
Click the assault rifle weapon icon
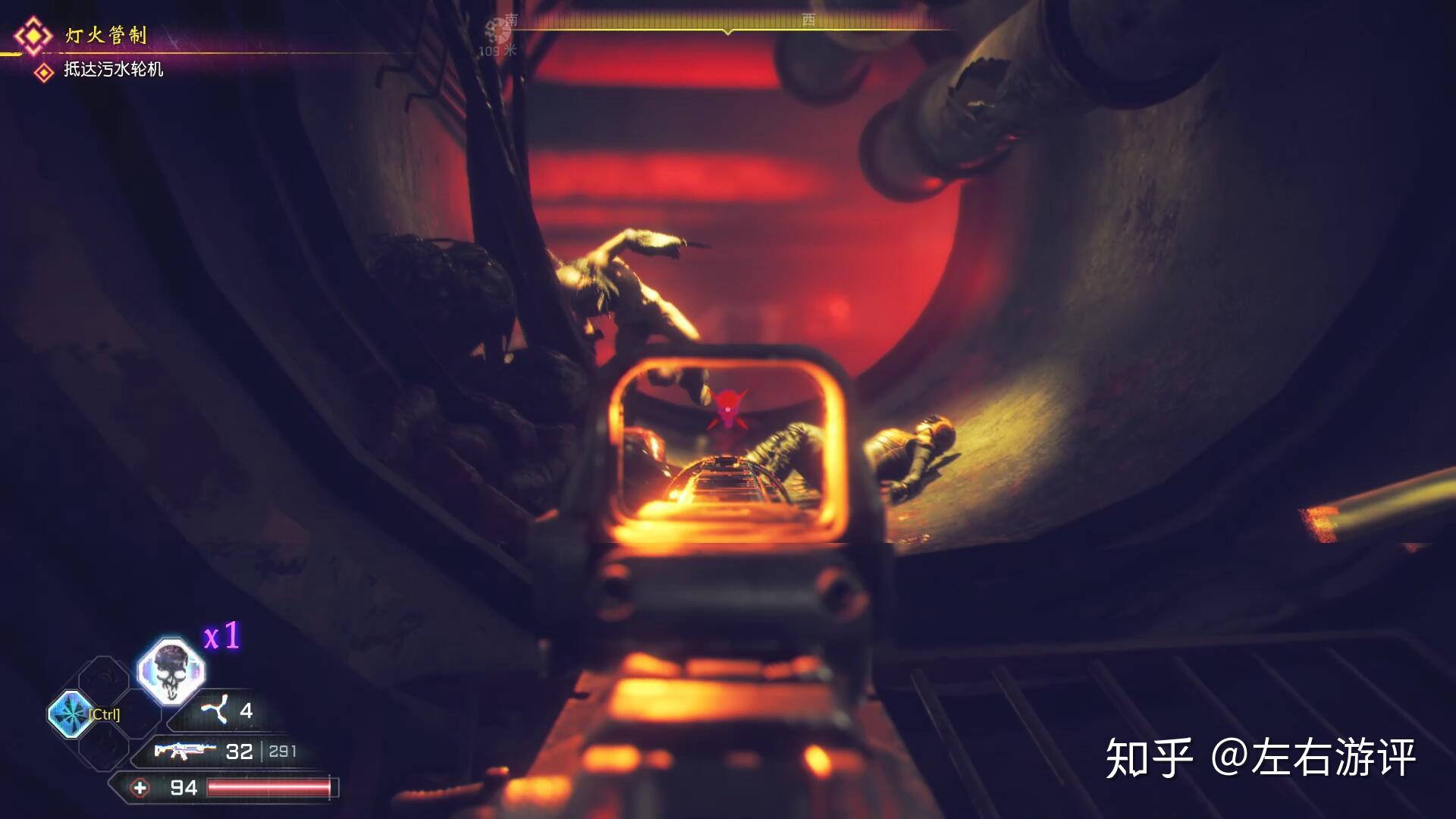click(184, 751)
